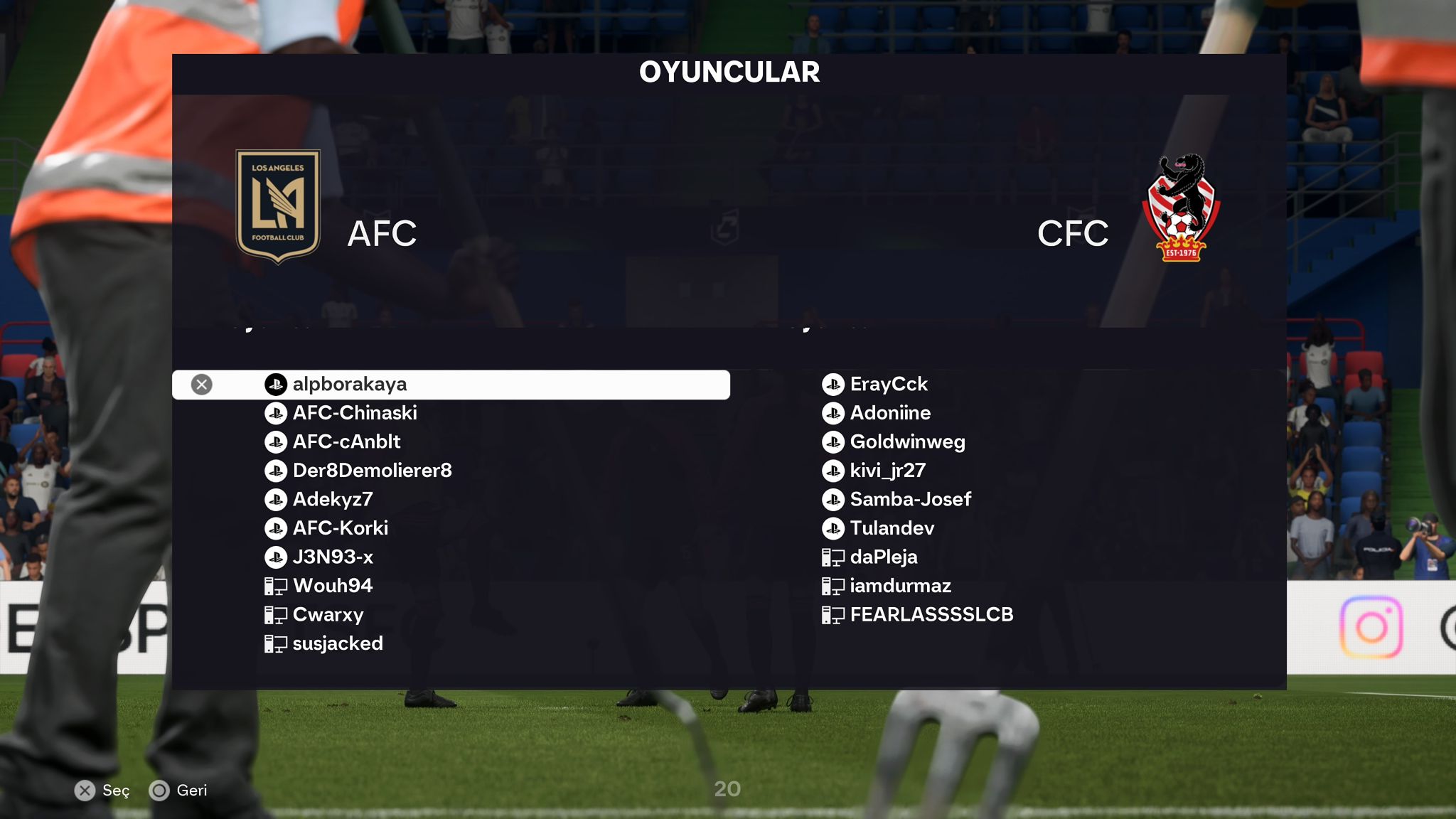The height and width of the screenshot is (819, 1456).
Task: Select the AFC-cAnblt player row
Action: point(347,442)
